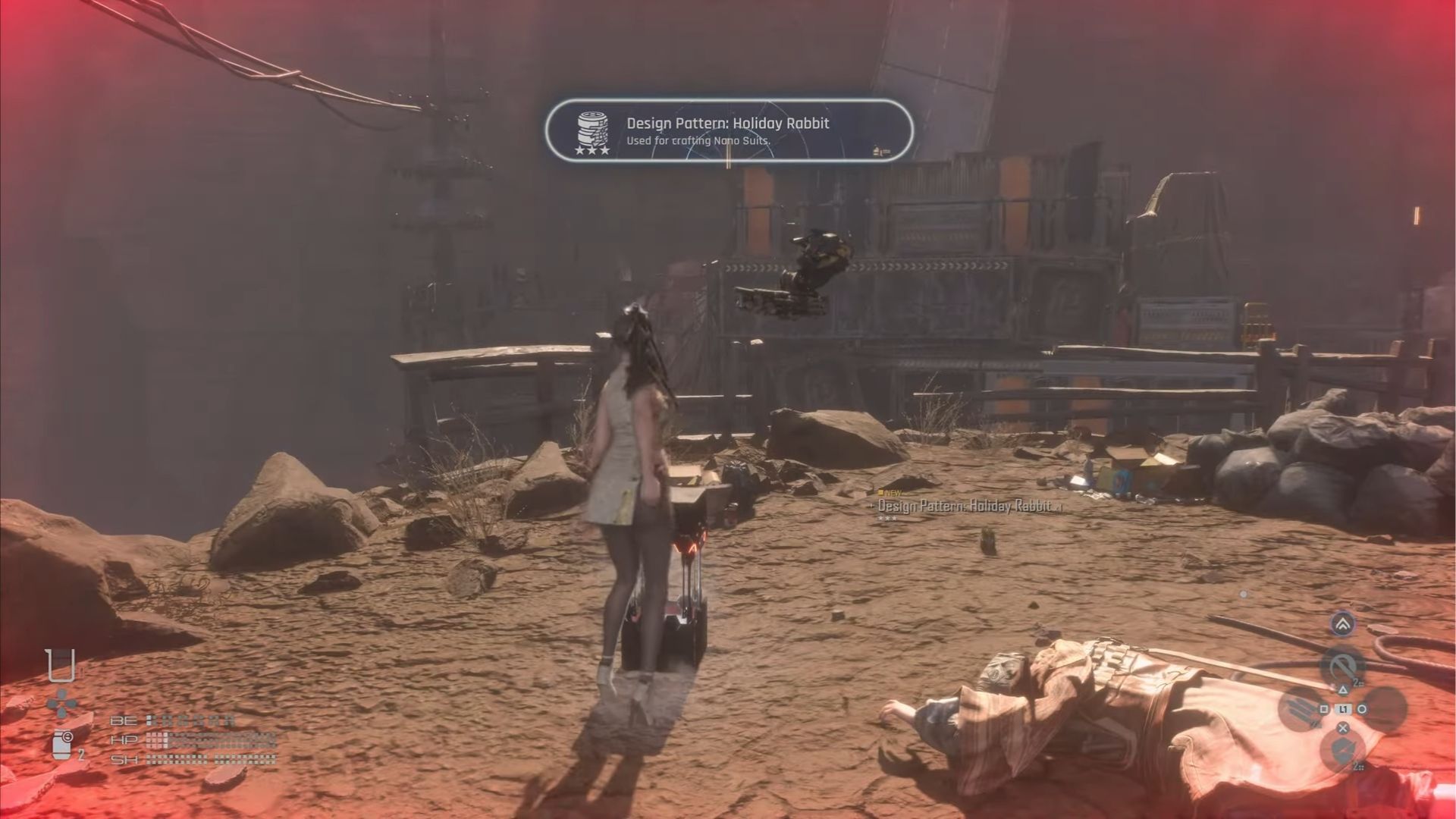Select the Circle button prompt in the radial menu
This screenshot has width=1456, height=819.
(1363, 708)
